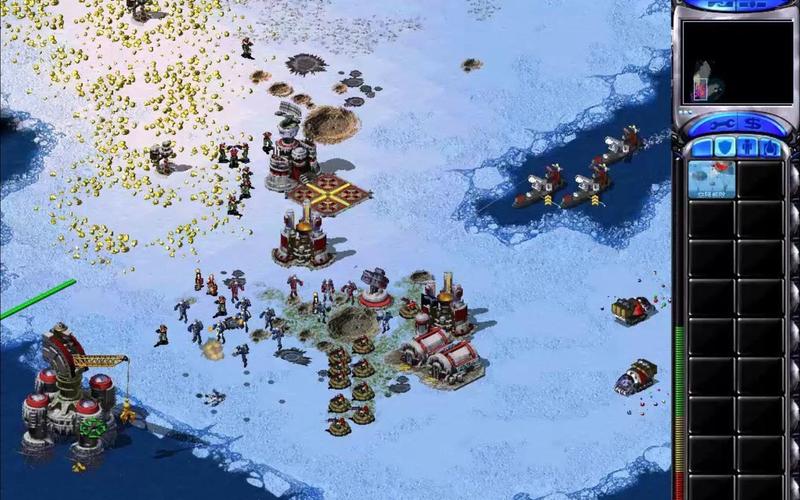Image resolution: width=800 pixels, height=500 pixels.
Task: Switch to the structures build tab
Action: [x=700, y=148]
